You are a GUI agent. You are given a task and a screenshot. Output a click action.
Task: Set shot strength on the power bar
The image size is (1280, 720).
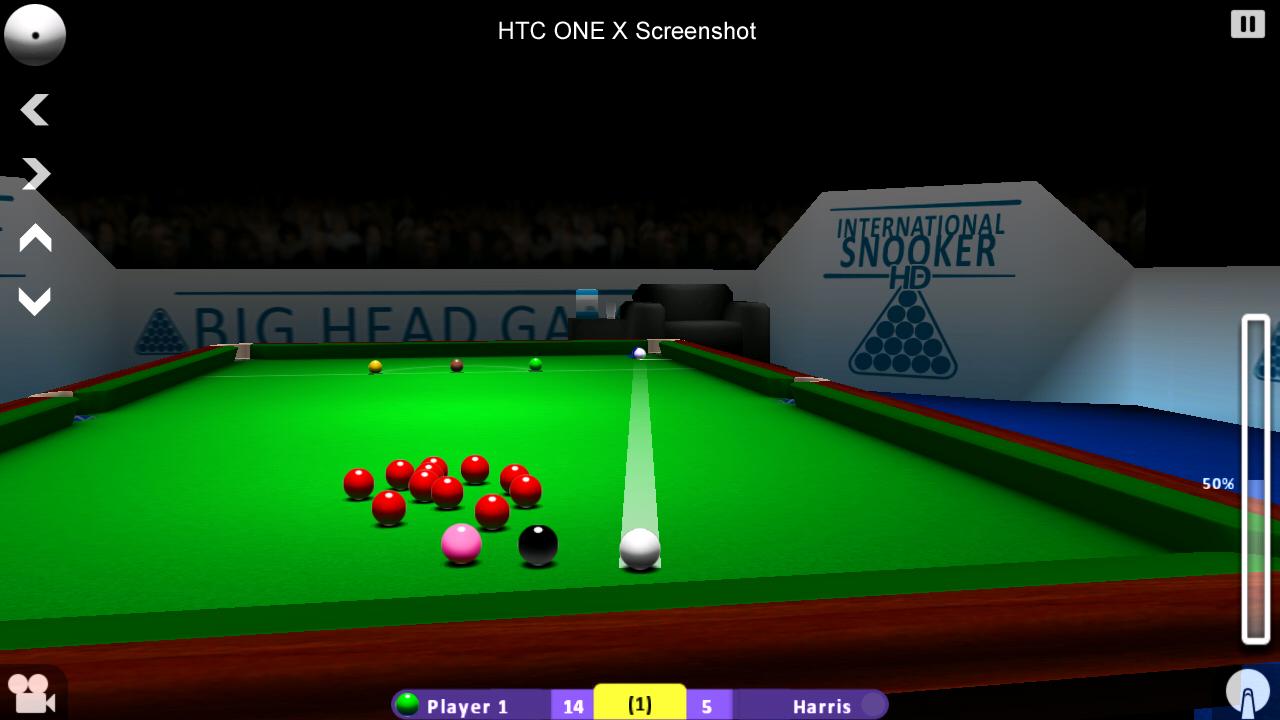[x=1255, y=480]
